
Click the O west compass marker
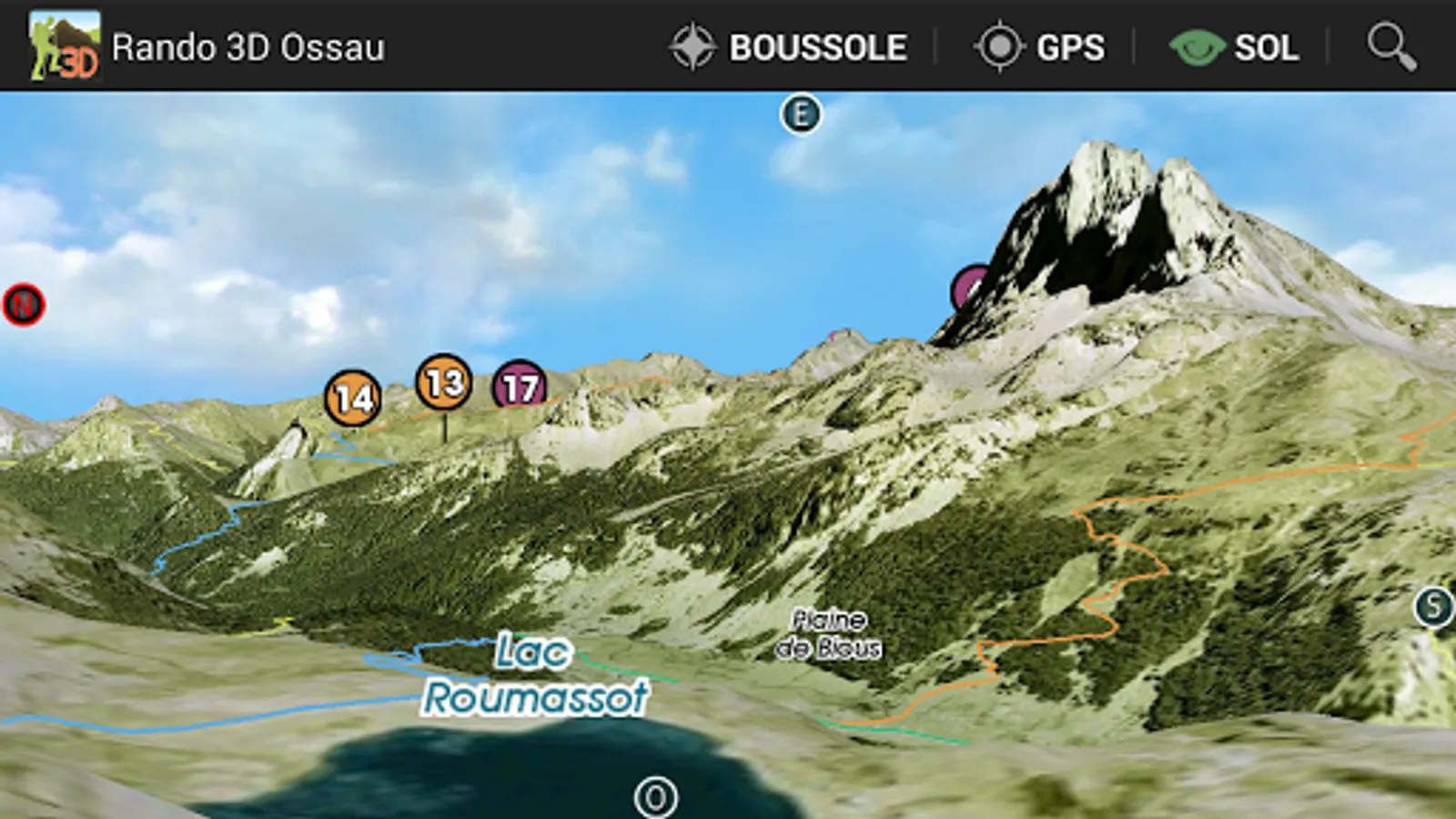tap(655, 798)
